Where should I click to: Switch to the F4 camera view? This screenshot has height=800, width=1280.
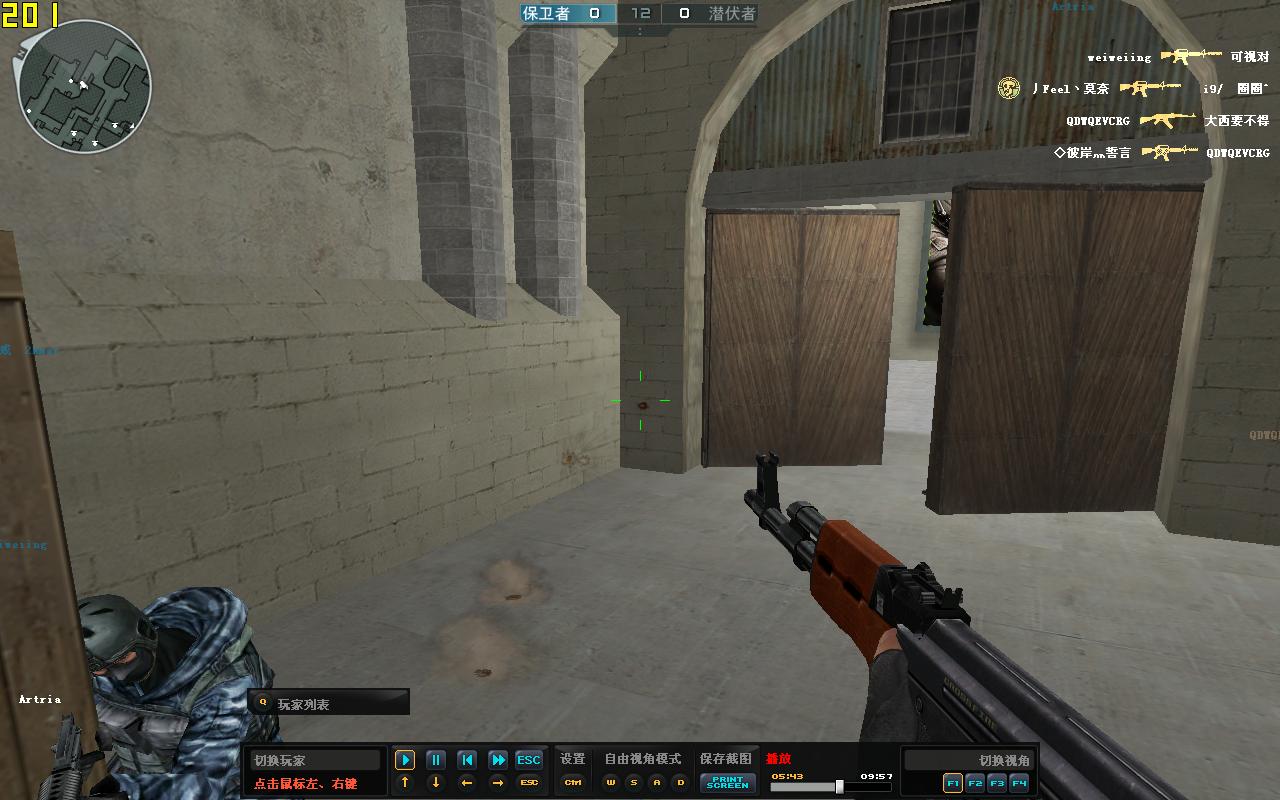coord(1019,783)
